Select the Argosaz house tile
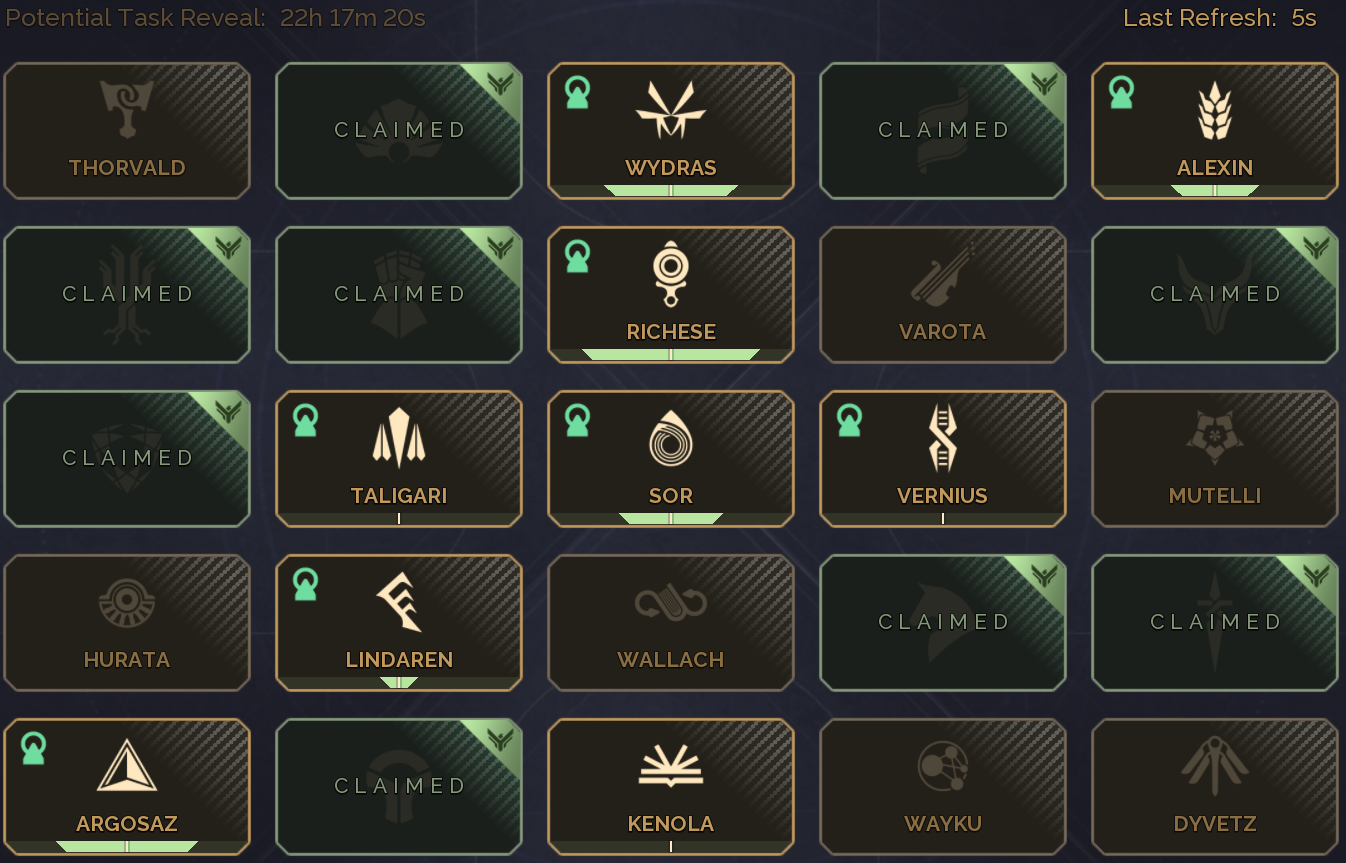This screenshot has height=863, width=1346. 127,787
